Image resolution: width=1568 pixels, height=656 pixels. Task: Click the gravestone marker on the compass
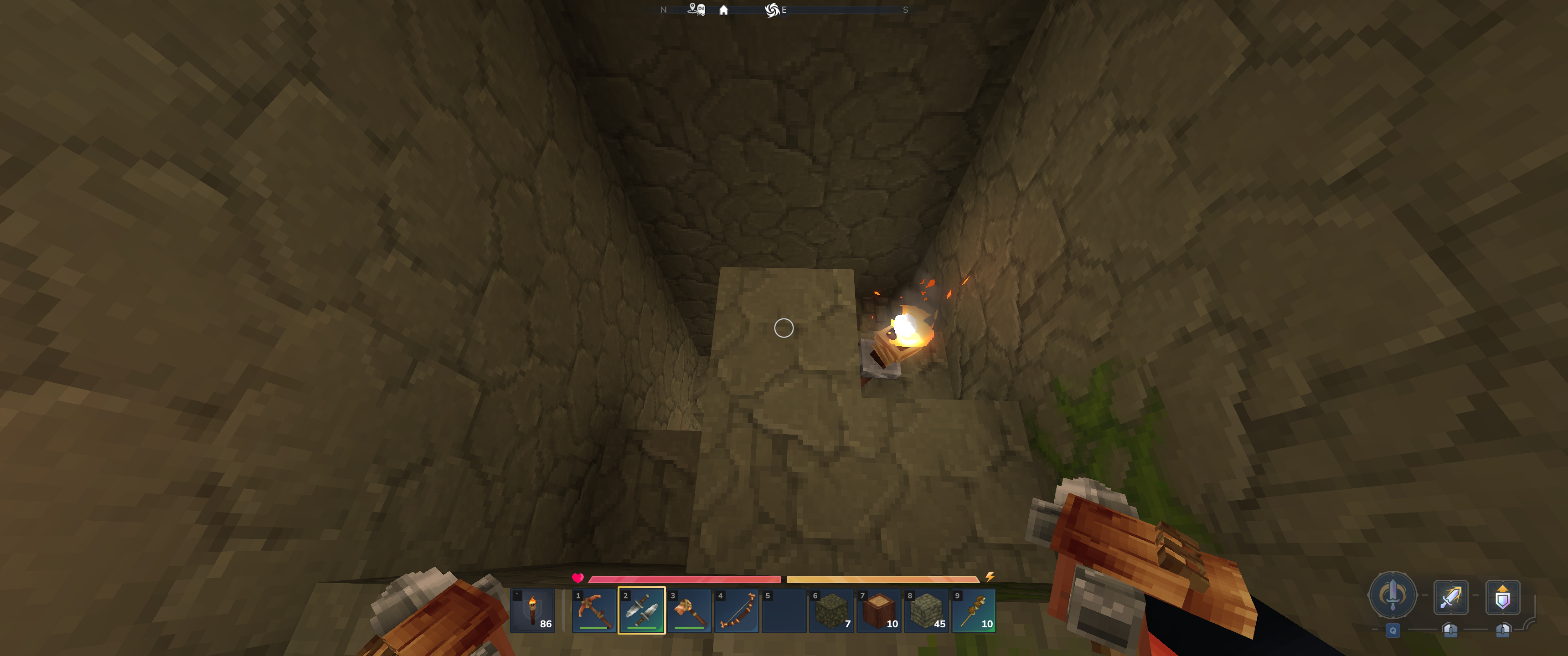pos(701,10)
